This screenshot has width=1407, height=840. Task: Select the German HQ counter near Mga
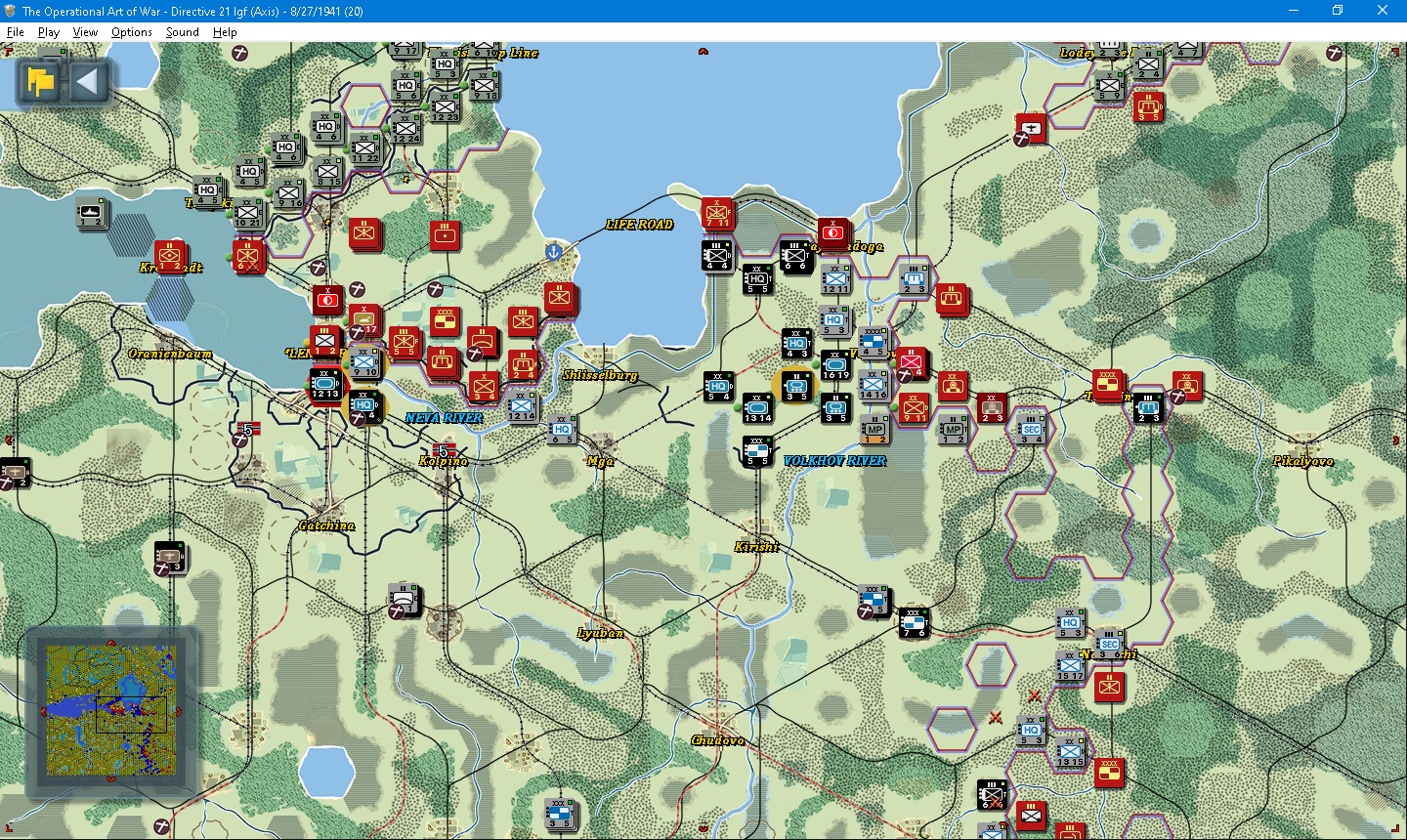click(x=562, y=430)
